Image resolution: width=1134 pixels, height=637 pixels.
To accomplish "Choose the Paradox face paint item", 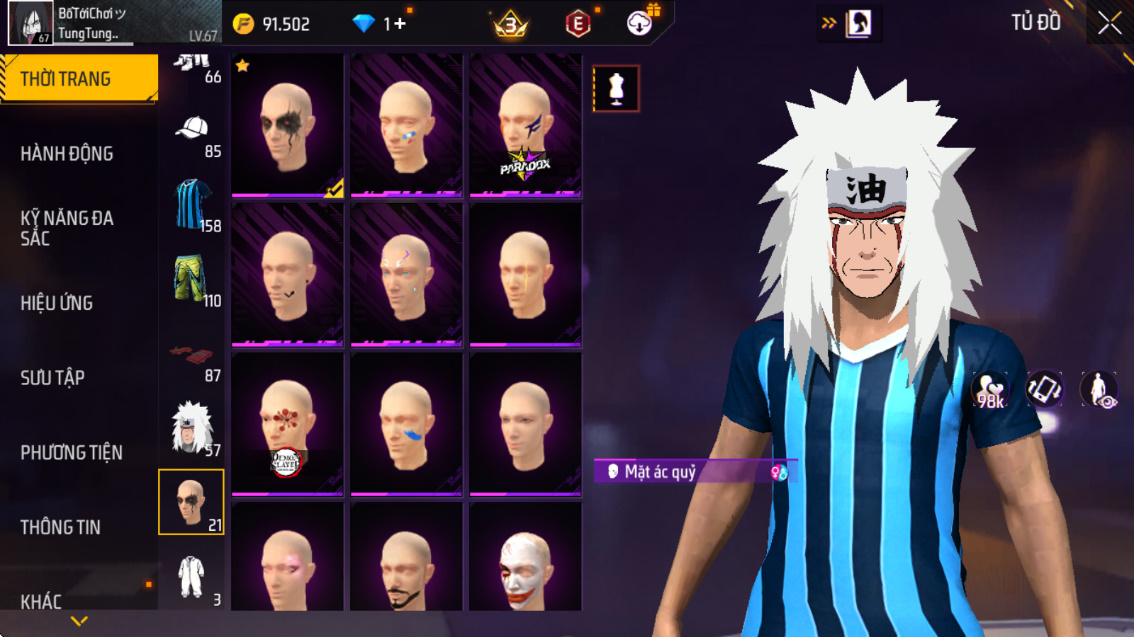I will (x=525, y=125).
